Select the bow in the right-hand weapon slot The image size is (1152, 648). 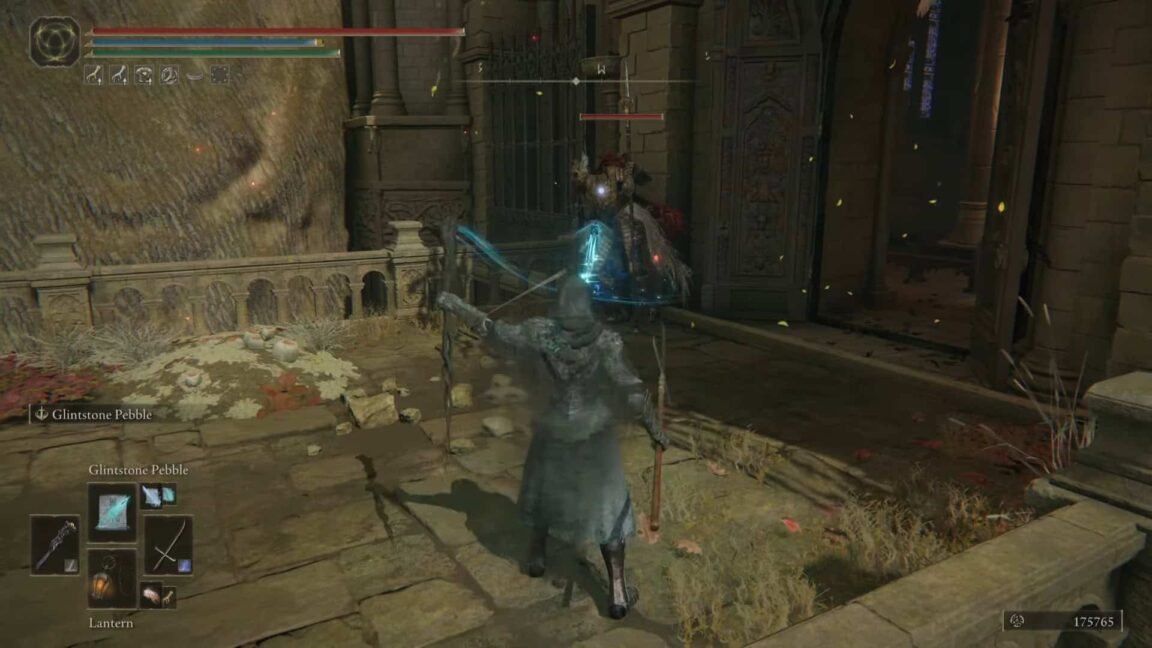[x=168, y=545]
